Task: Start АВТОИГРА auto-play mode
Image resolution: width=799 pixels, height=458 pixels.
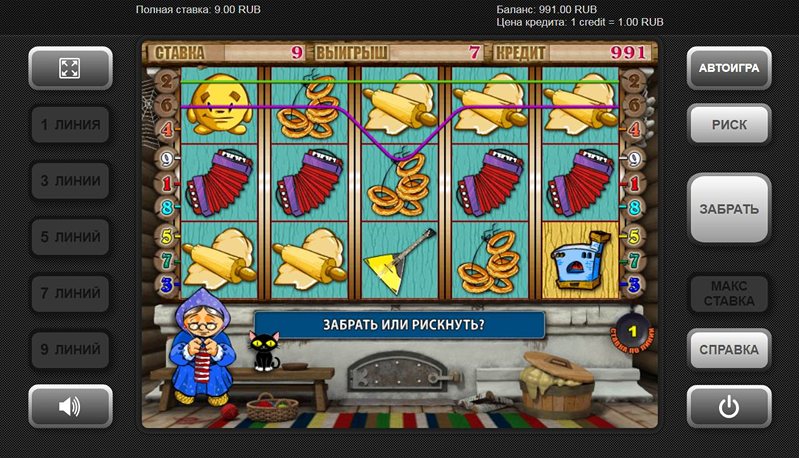Action: tap(728, 68)
